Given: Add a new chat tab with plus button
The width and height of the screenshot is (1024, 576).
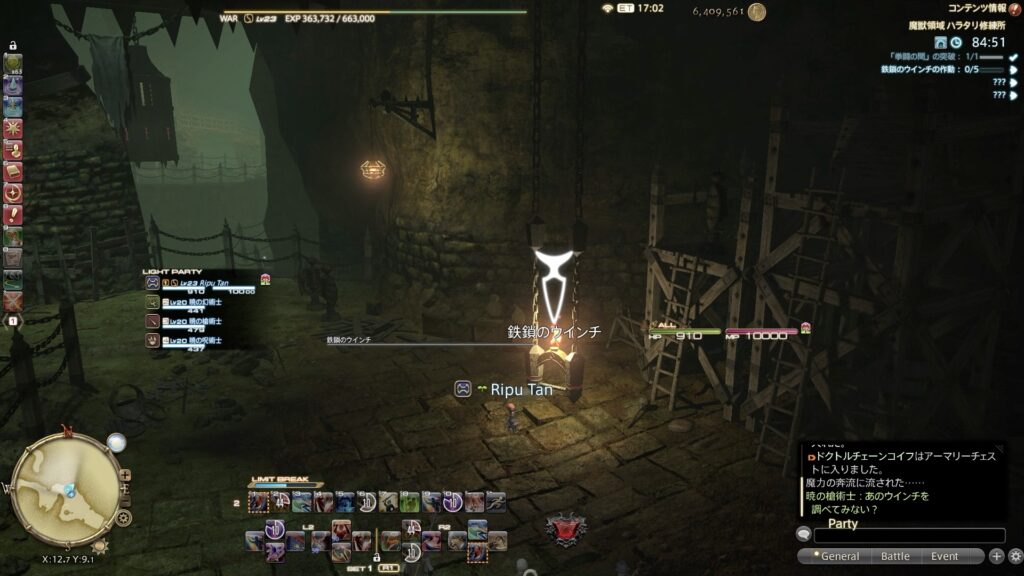Looking at the screenshot, I should (x=997, y=556).
